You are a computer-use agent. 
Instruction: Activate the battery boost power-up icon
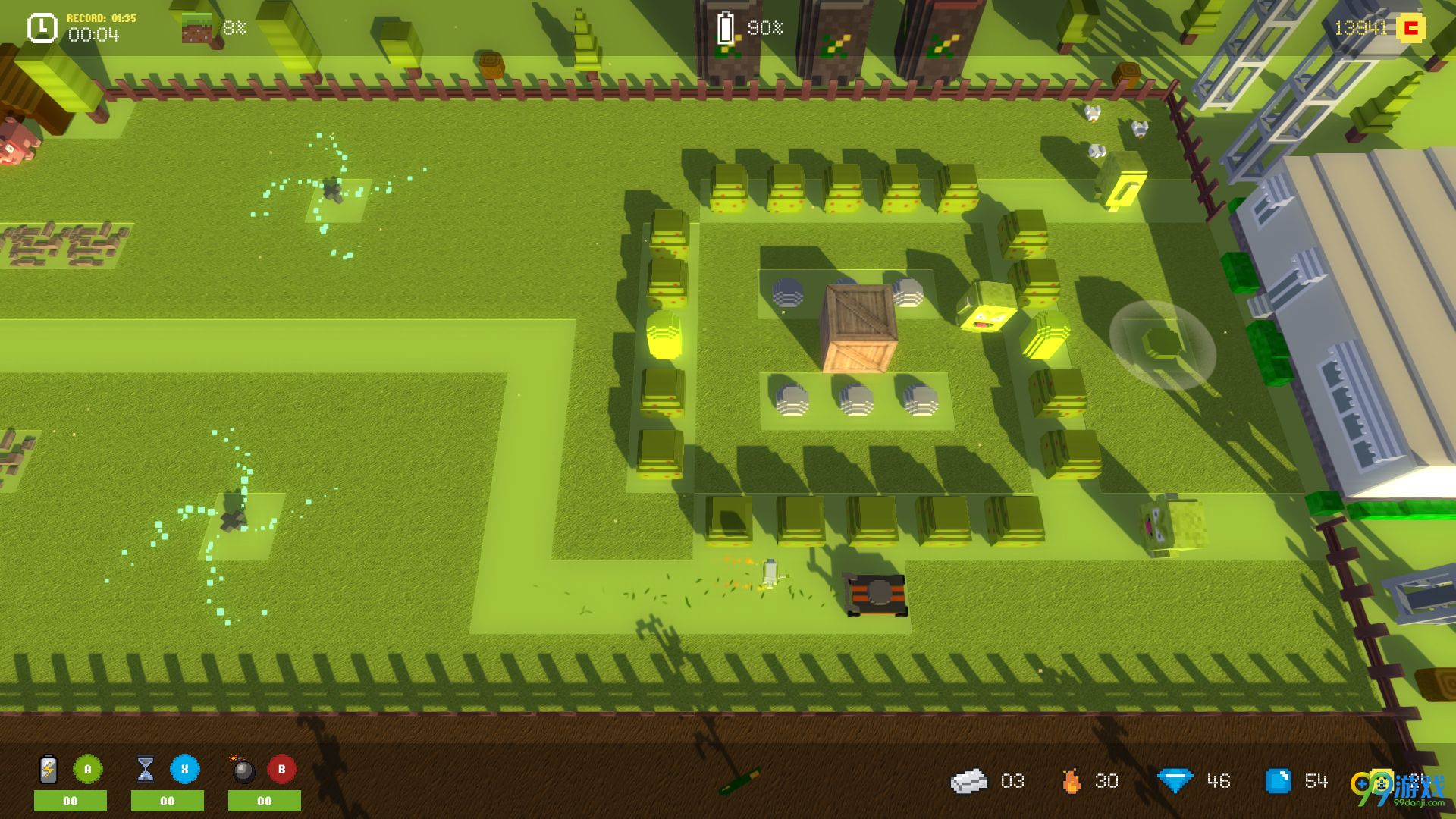pos(49,770)
